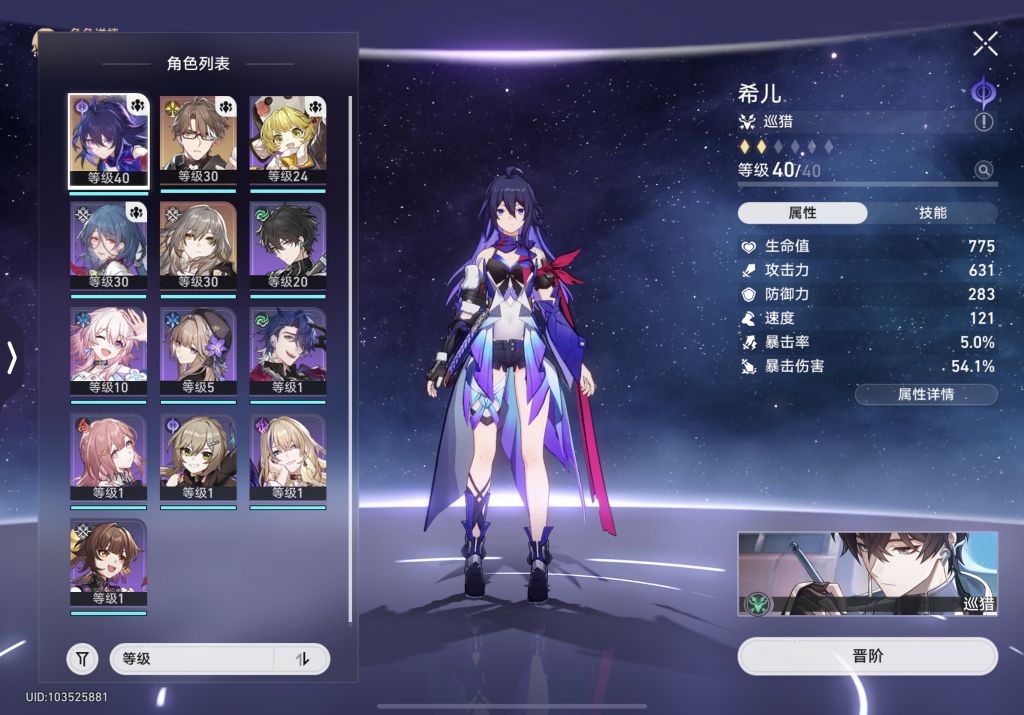Toggle the sort order arrows button
Image resolution: width=1024 pixels, height=715 pixels.
302,659
